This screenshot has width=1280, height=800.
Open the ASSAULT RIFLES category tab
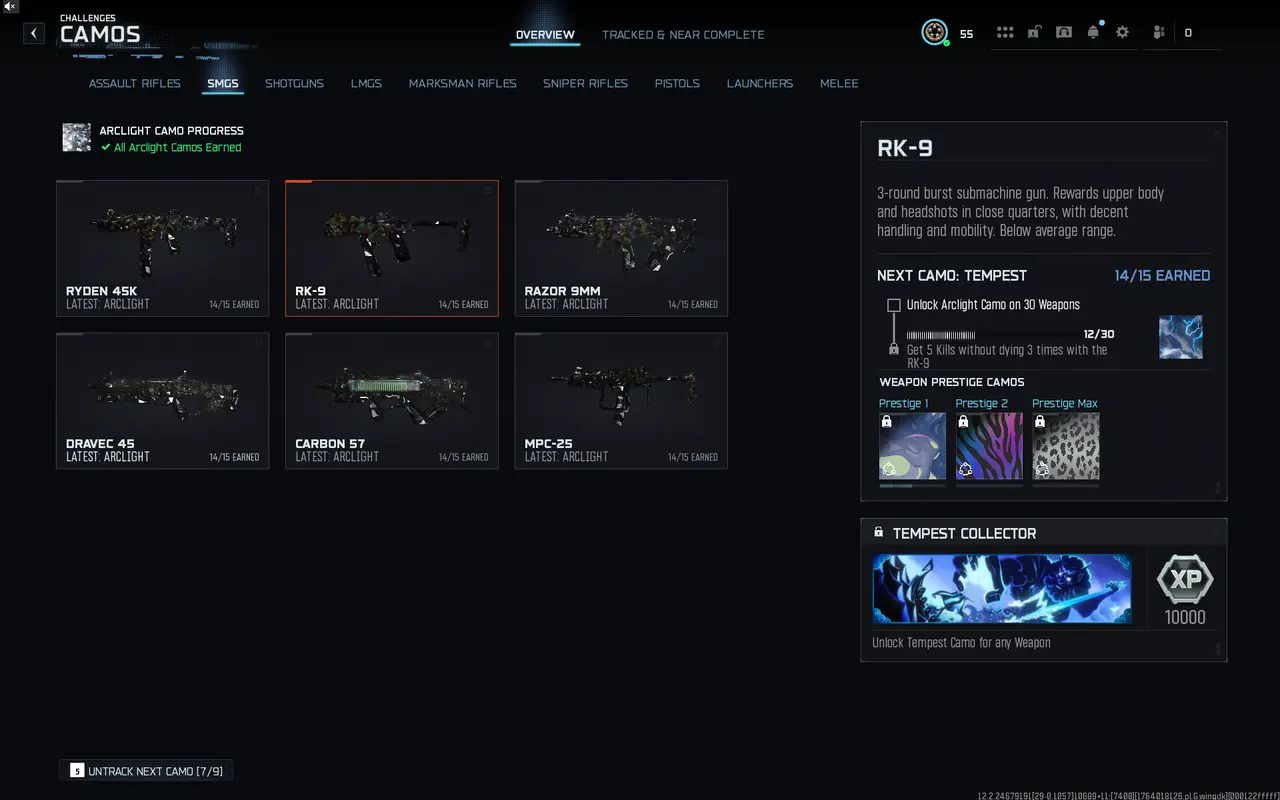(134, 83)
